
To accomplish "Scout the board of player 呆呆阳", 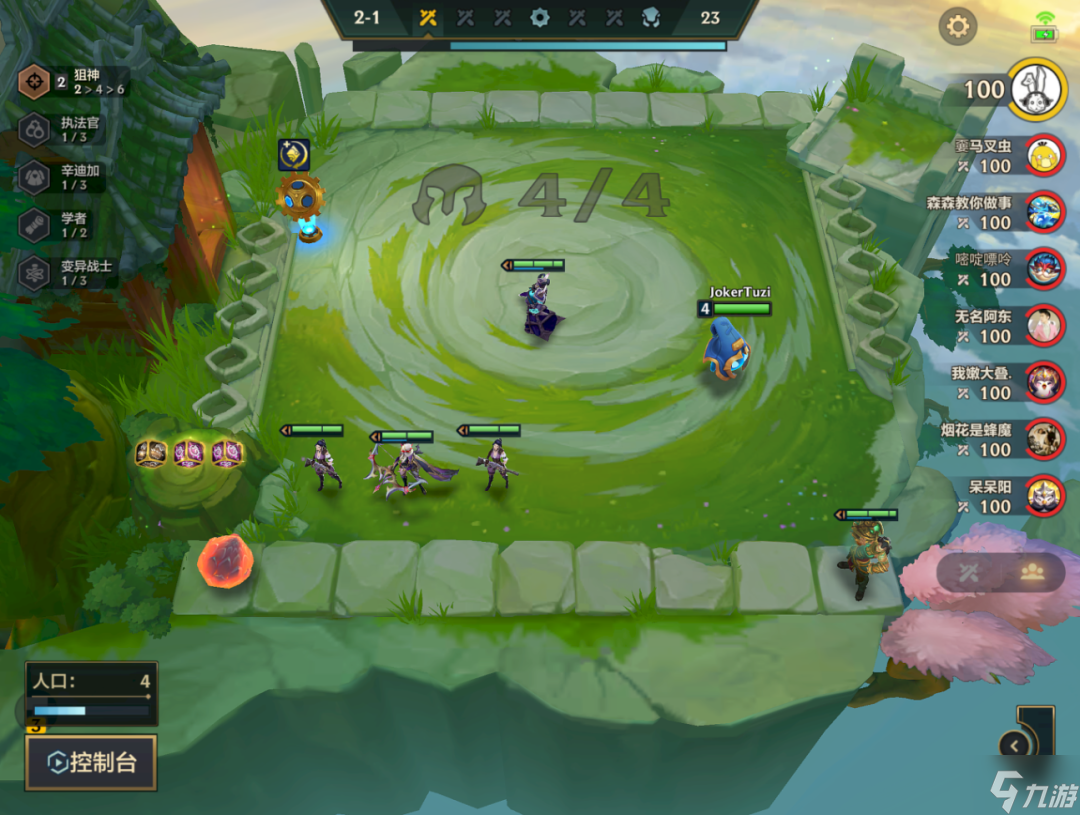I will tap(1044, 495).
